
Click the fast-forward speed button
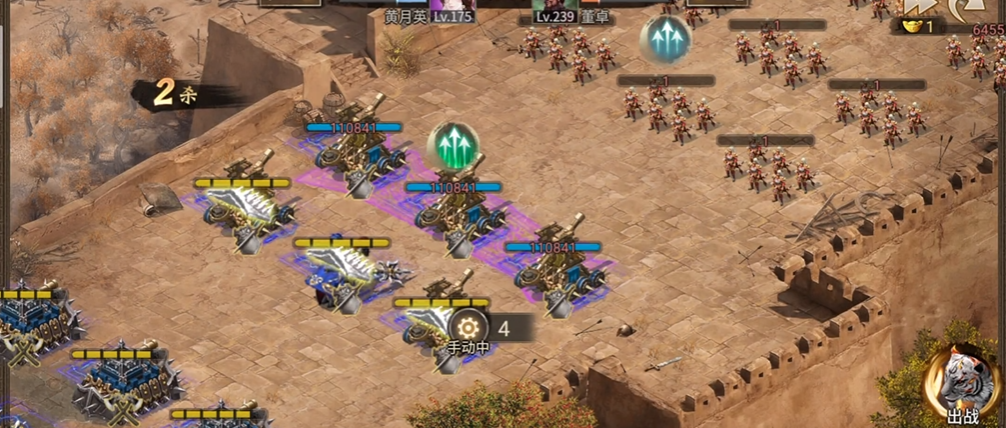coord(918,6)
